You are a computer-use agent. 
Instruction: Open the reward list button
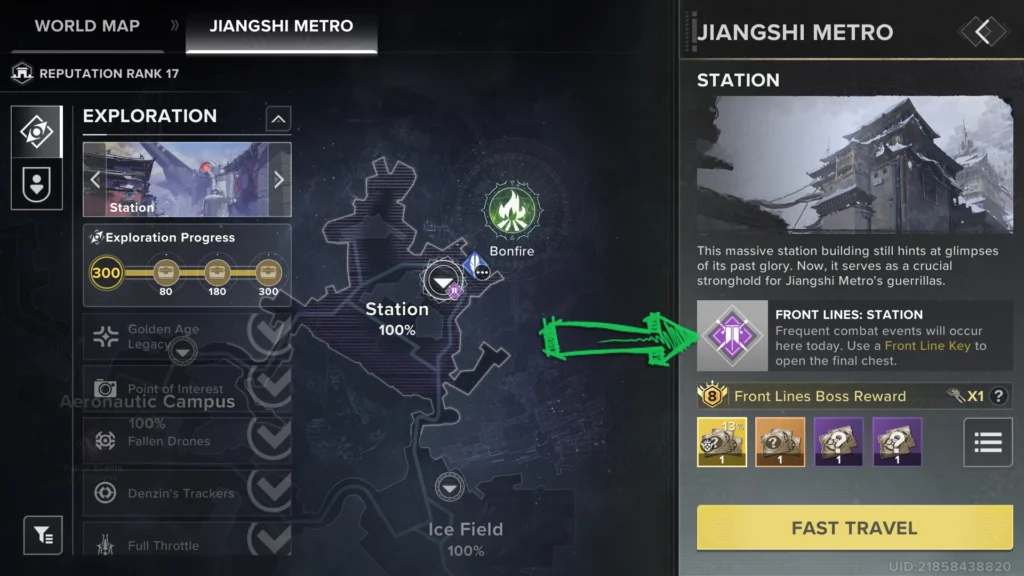click(987, 442)
